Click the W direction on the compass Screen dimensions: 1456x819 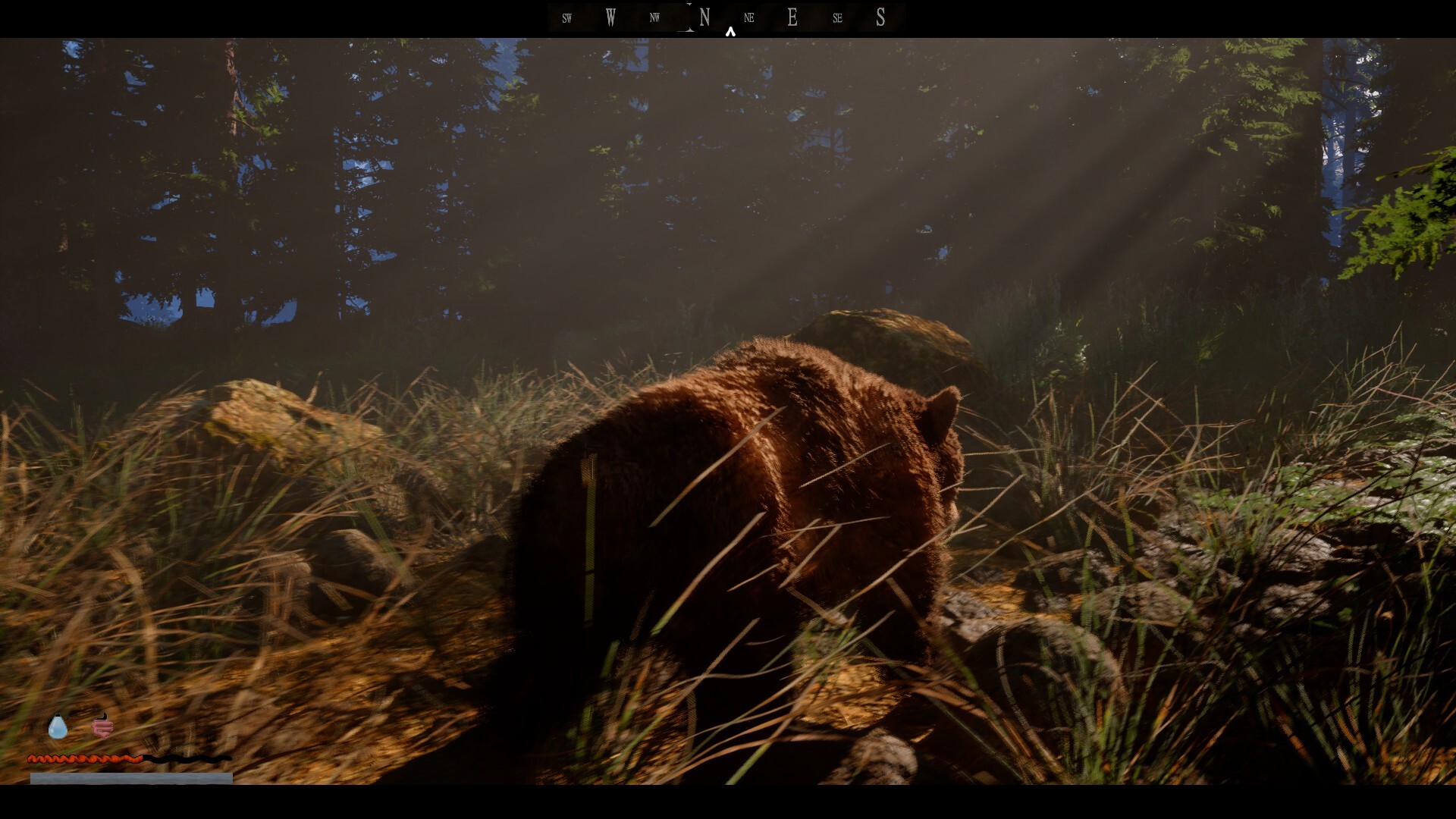(610, 17)
